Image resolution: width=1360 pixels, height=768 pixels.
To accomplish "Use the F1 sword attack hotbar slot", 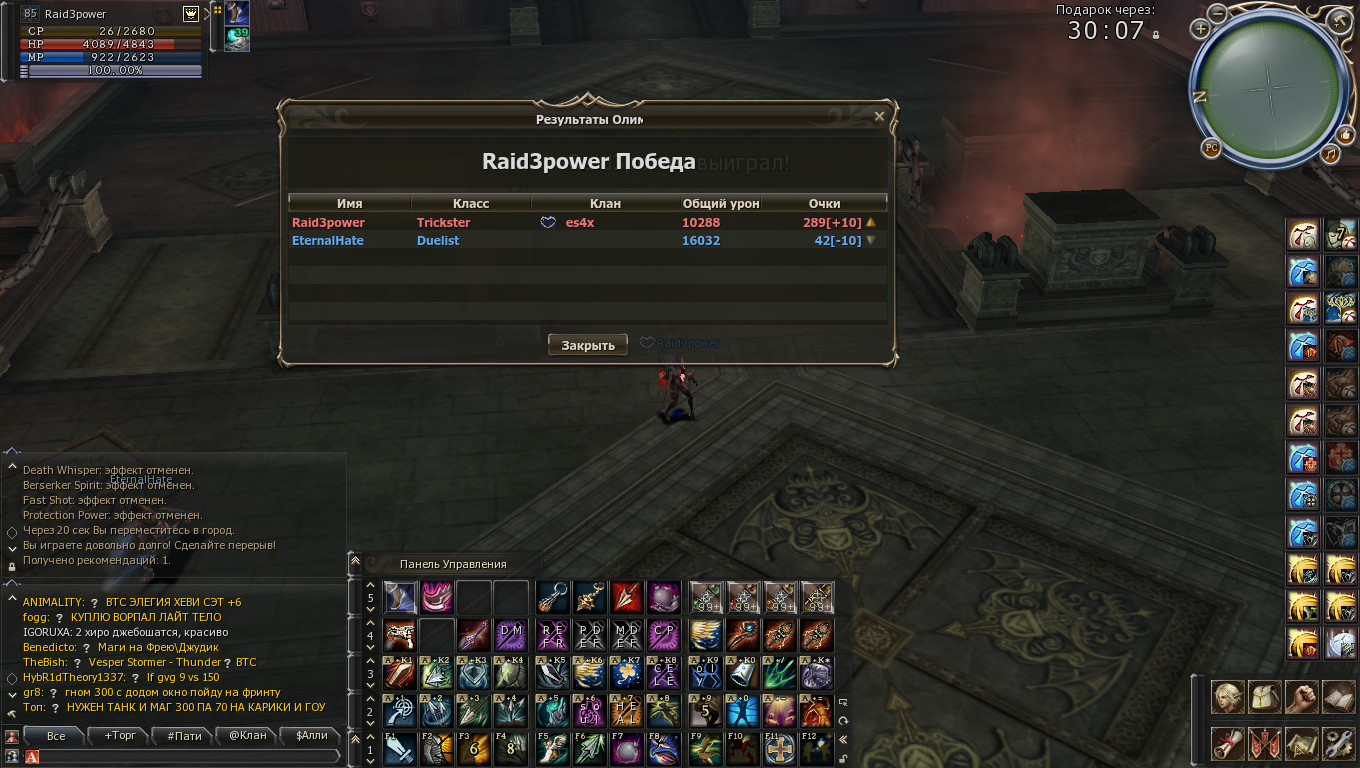I will tap(400, 749).
